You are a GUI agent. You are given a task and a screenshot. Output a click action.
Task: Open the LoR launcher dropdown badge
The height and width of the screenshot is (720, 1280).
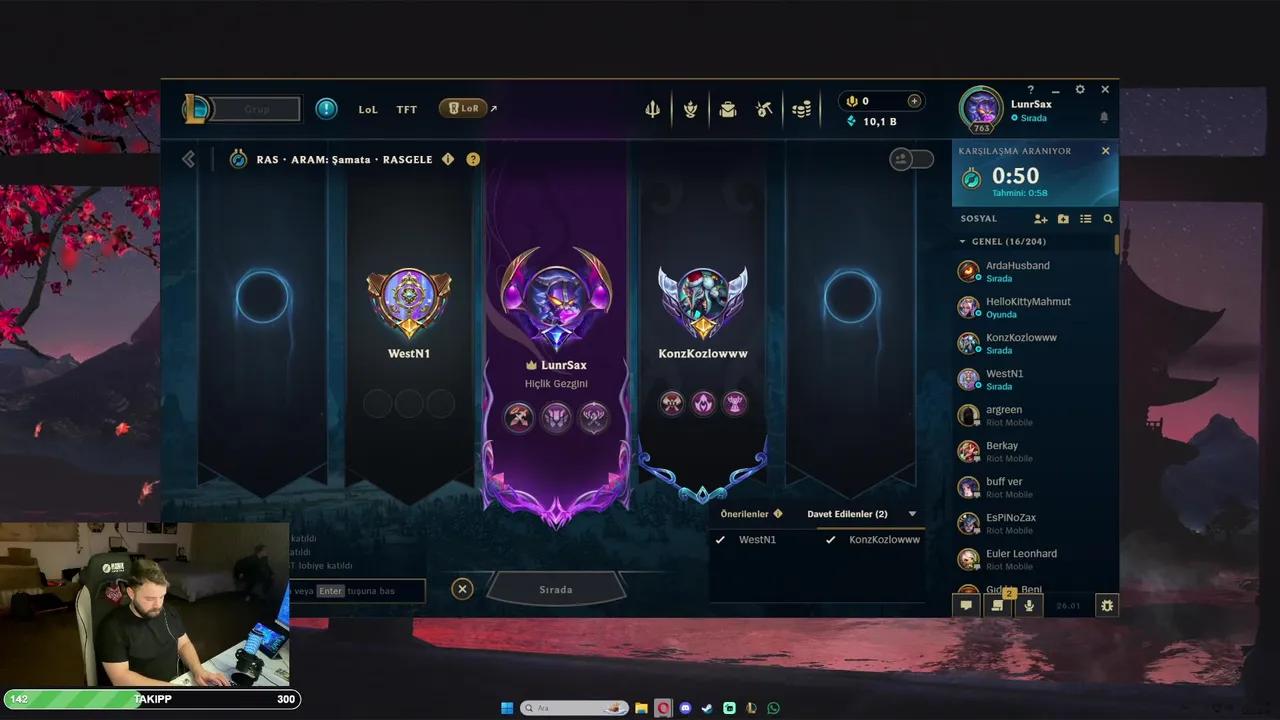pyautogui.click(x=464, y=108)
